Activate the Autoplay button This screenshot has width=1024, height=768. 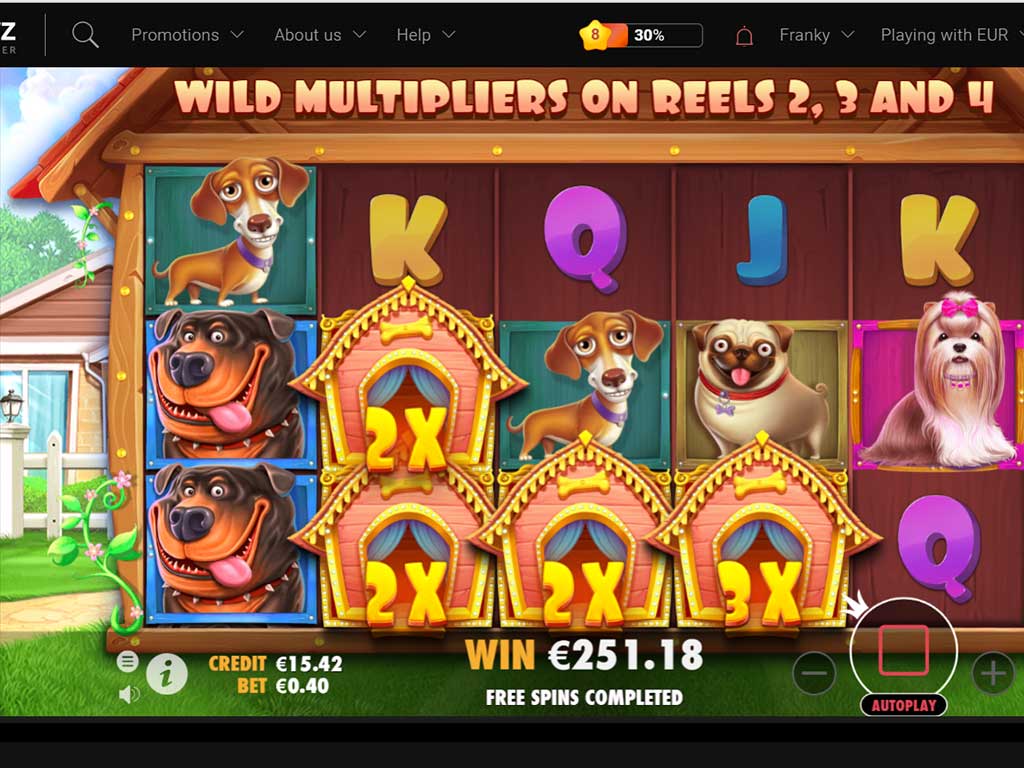tap(903, 705)
